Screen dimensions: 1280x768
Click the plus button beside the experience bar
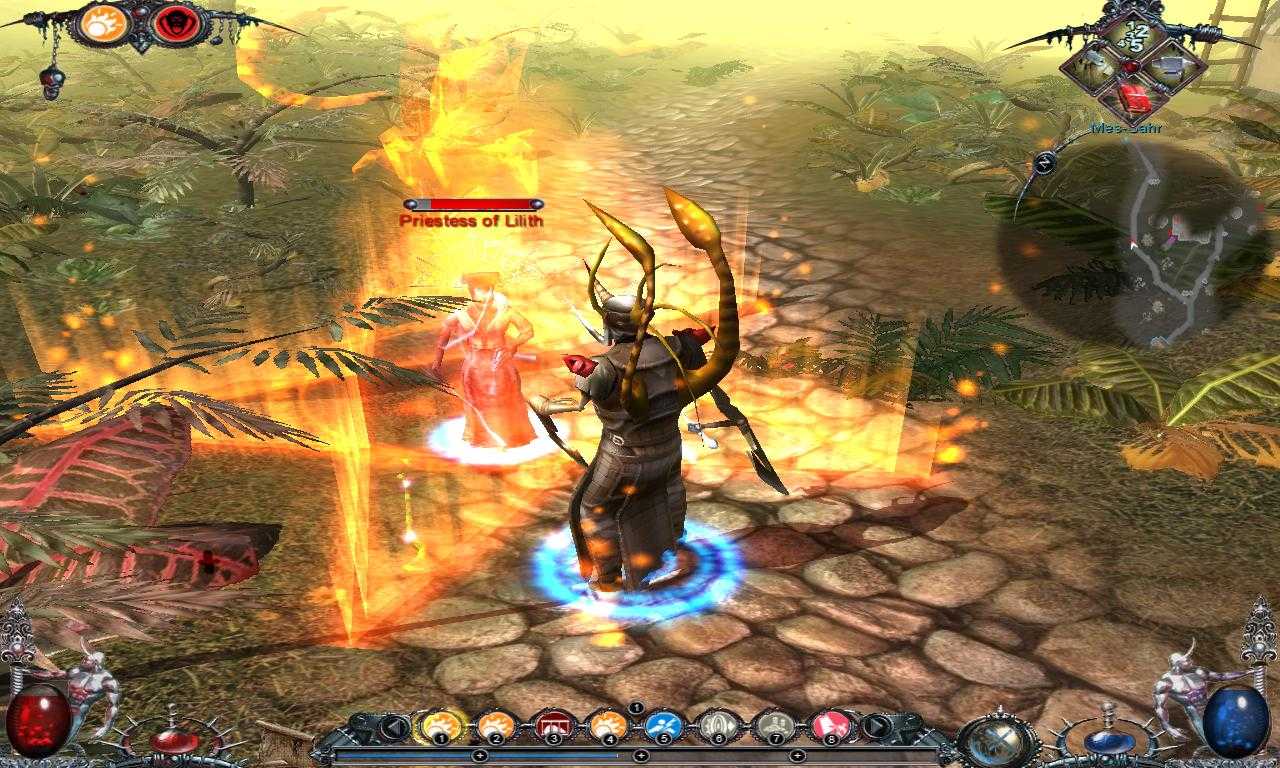pos(481,755)
